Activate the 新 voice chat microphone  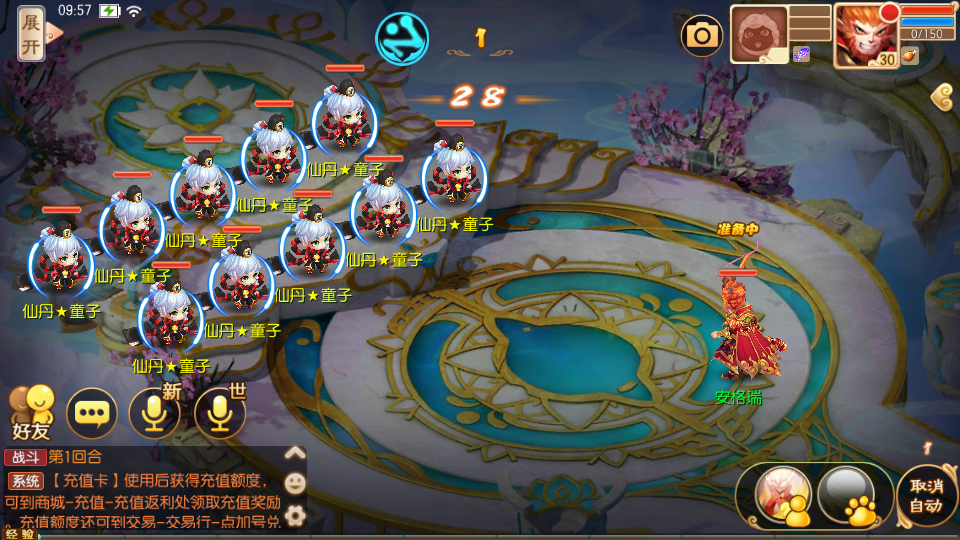(x=155, y=413)
